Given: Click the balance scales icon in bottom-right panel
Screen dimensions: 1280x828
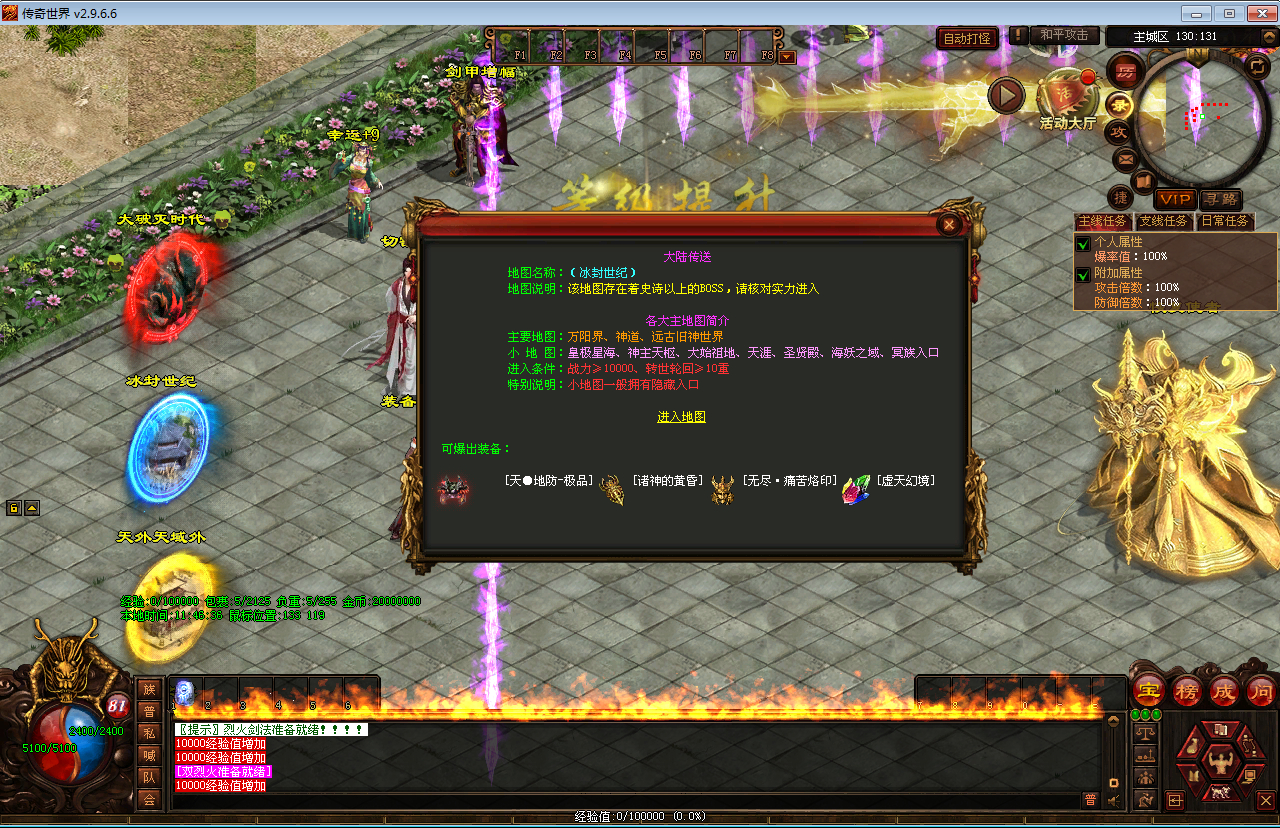Looking at the screenshot, I should point(1145,732).
